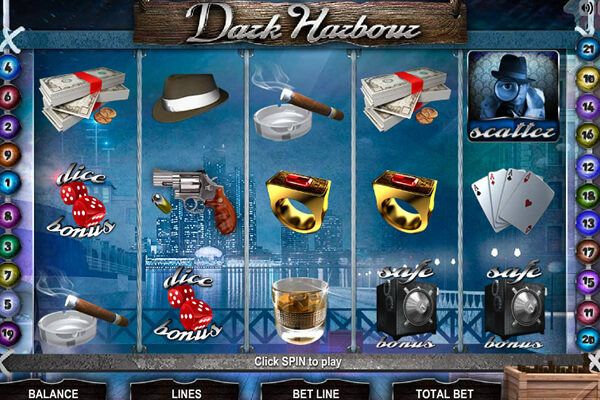
Task: Select payline 13 bubble
Action: click(x=588, y=223)
